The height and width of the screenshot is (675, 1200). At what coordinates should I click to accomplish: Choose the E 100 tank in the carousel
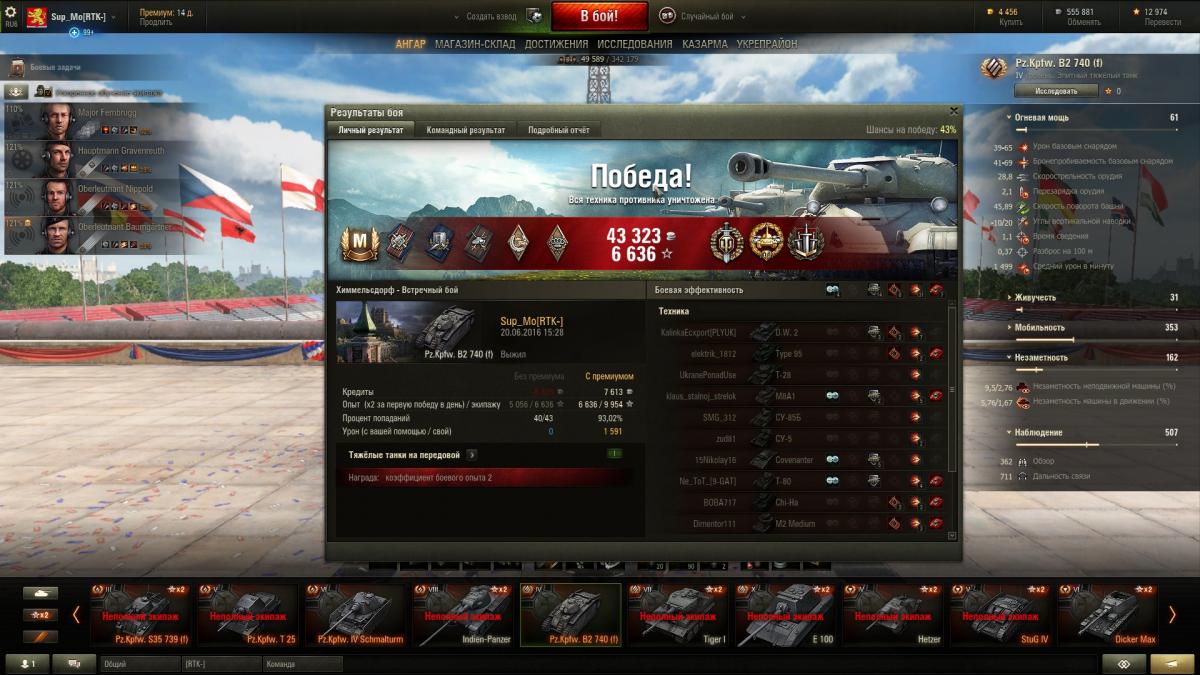point(786,614)
